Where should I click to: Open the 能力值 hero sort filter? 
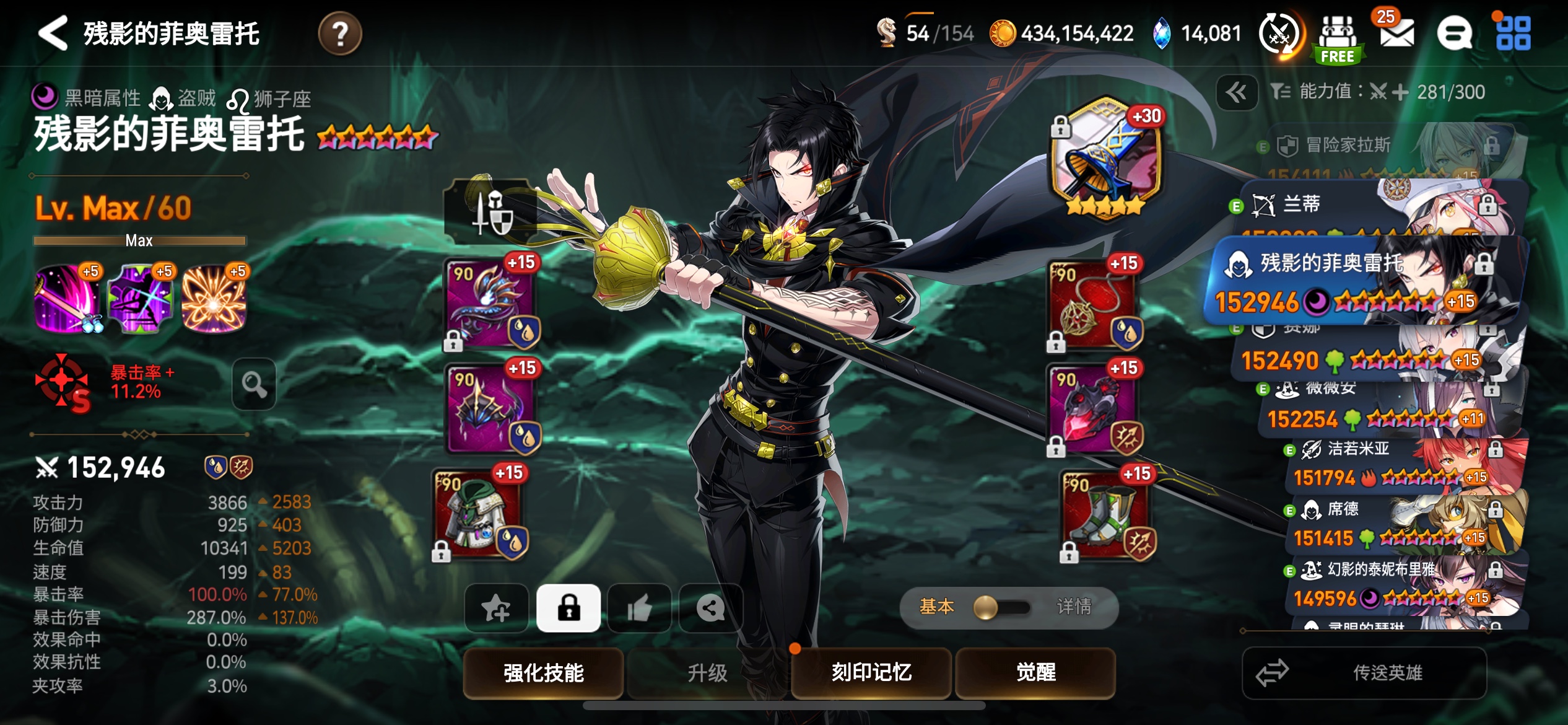pos(1377,92)
